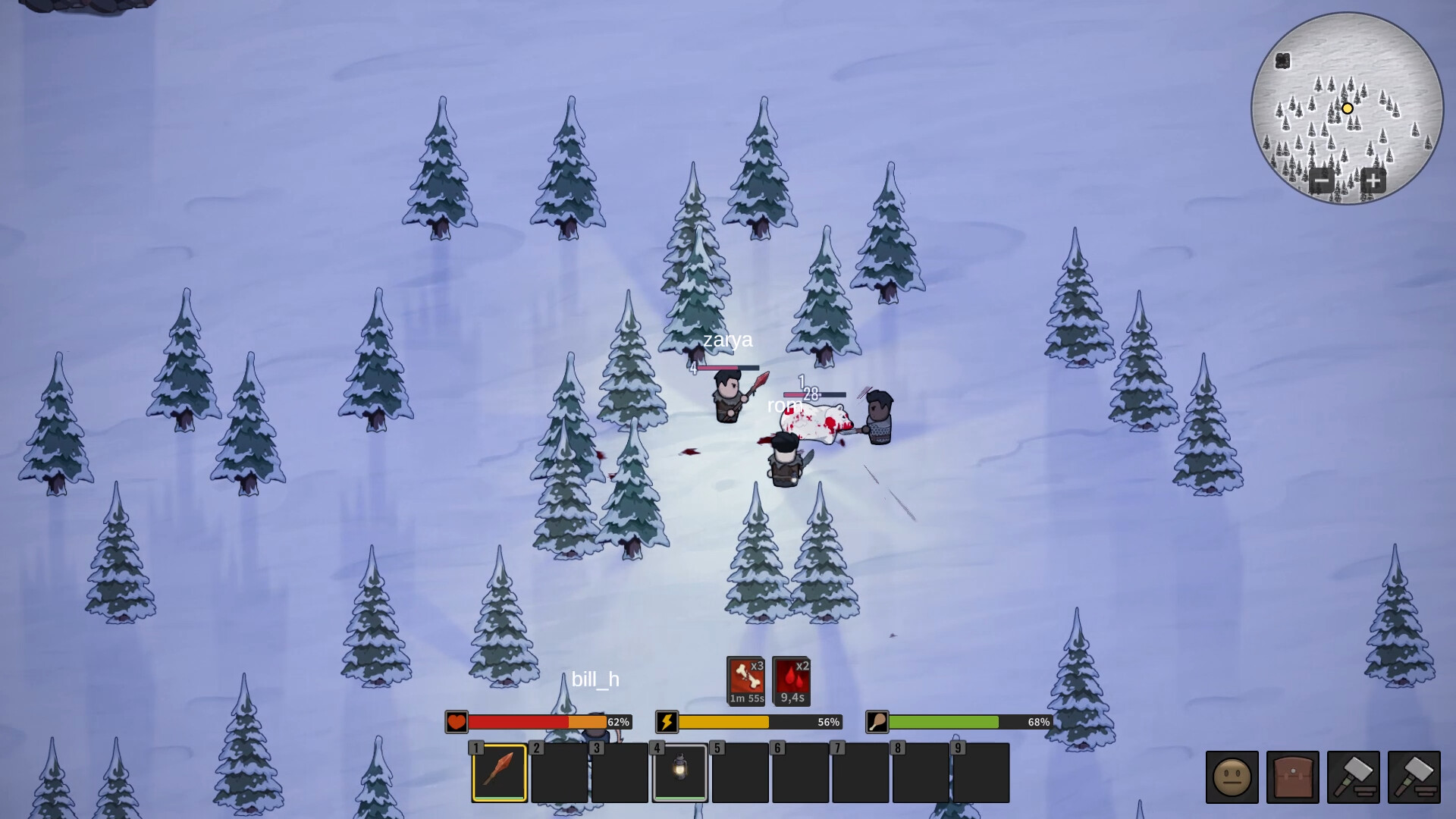Click the zarya name label above the fighter
This screenshot has width=1456, height=819.
point(727,341)
